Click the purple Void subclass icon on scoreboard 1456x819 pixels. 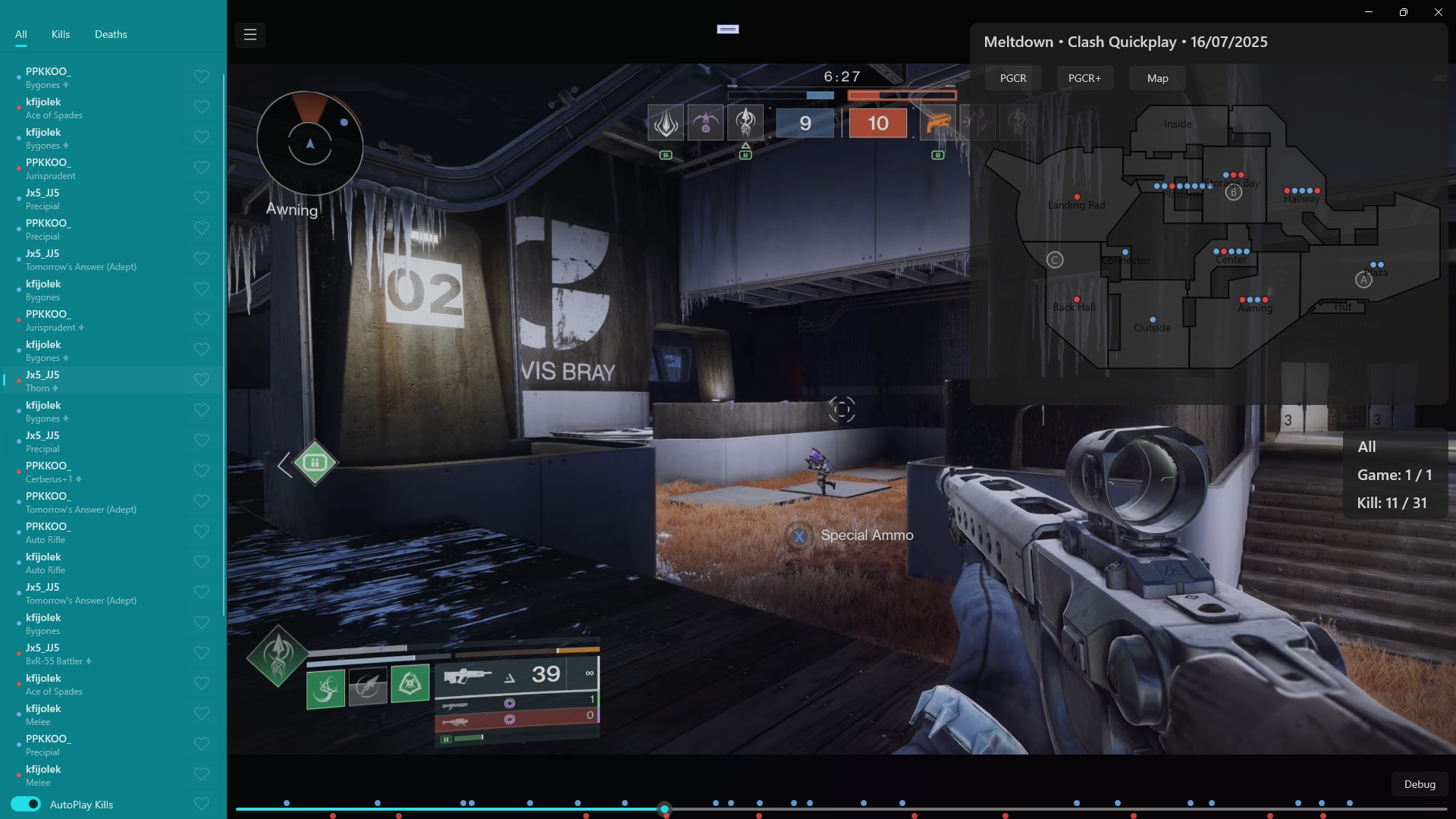(x=706, y=123)
